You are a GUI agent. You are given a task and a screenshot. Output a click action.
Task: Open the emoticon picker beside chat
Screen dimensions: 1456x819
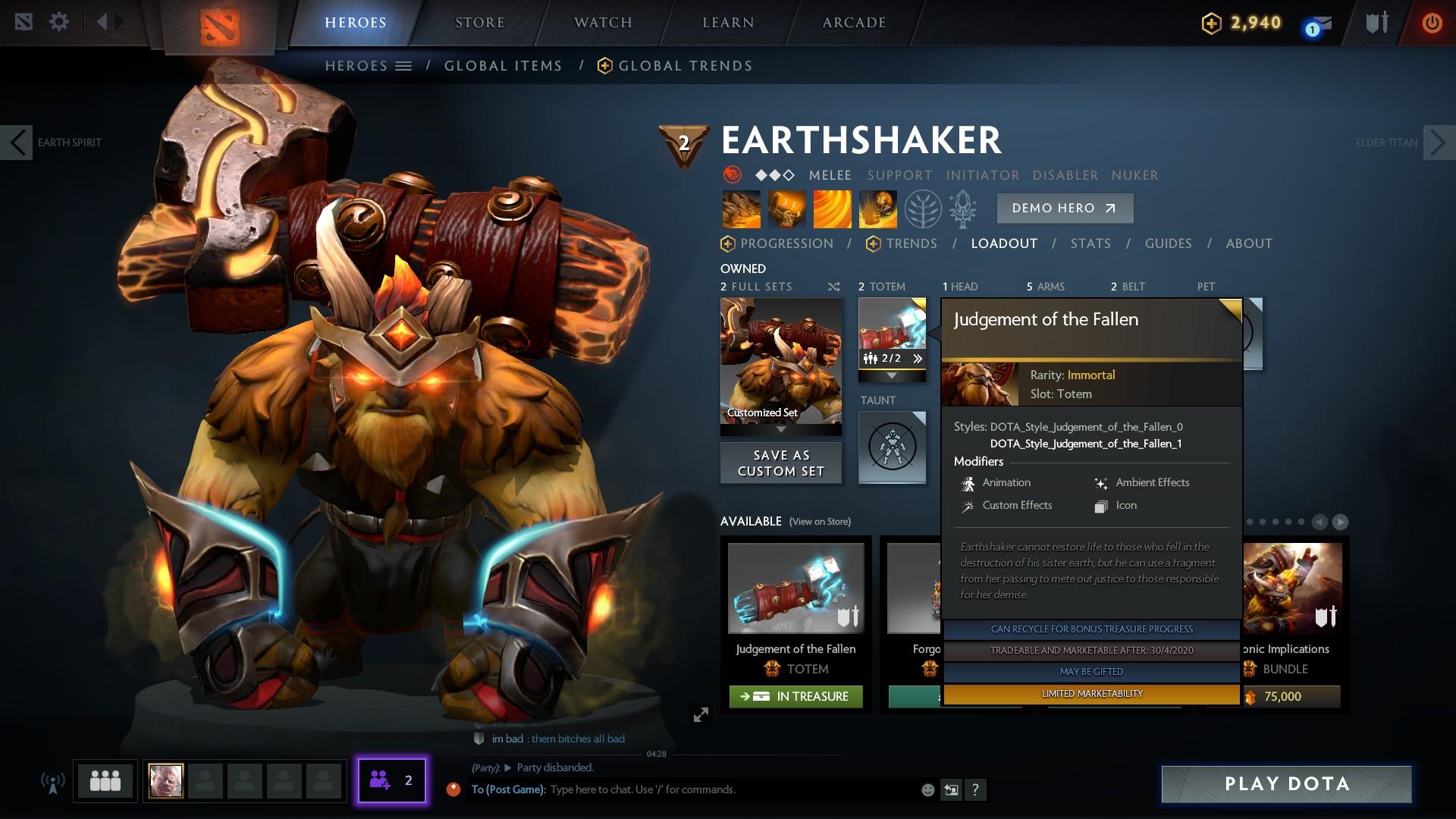927,789
